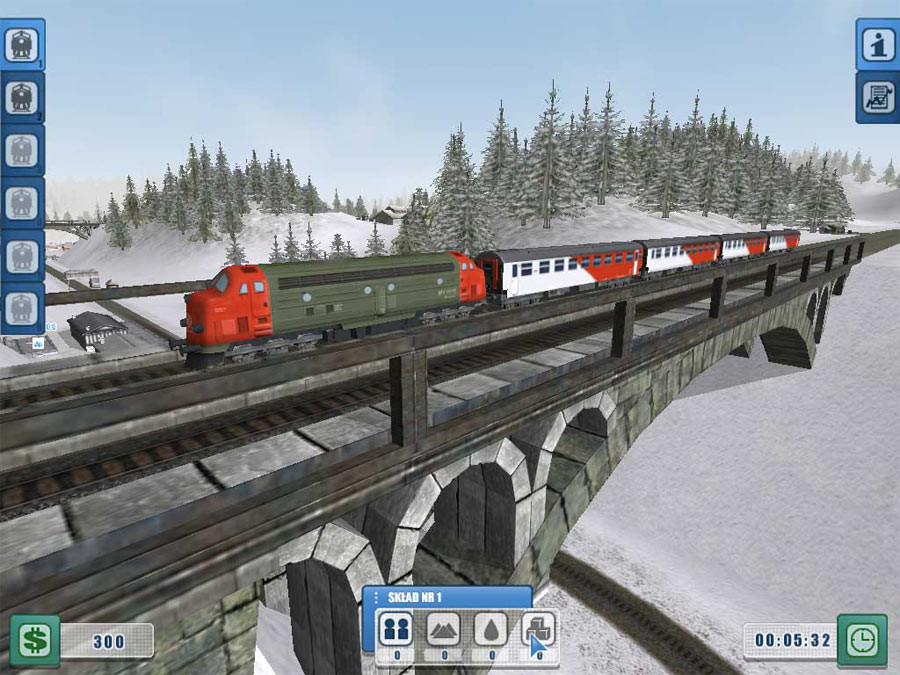The width and height of the screenshot is (900, 675).
Task: Open the dollar money menu
Action: pyautogui.click(x=34, y=640)
